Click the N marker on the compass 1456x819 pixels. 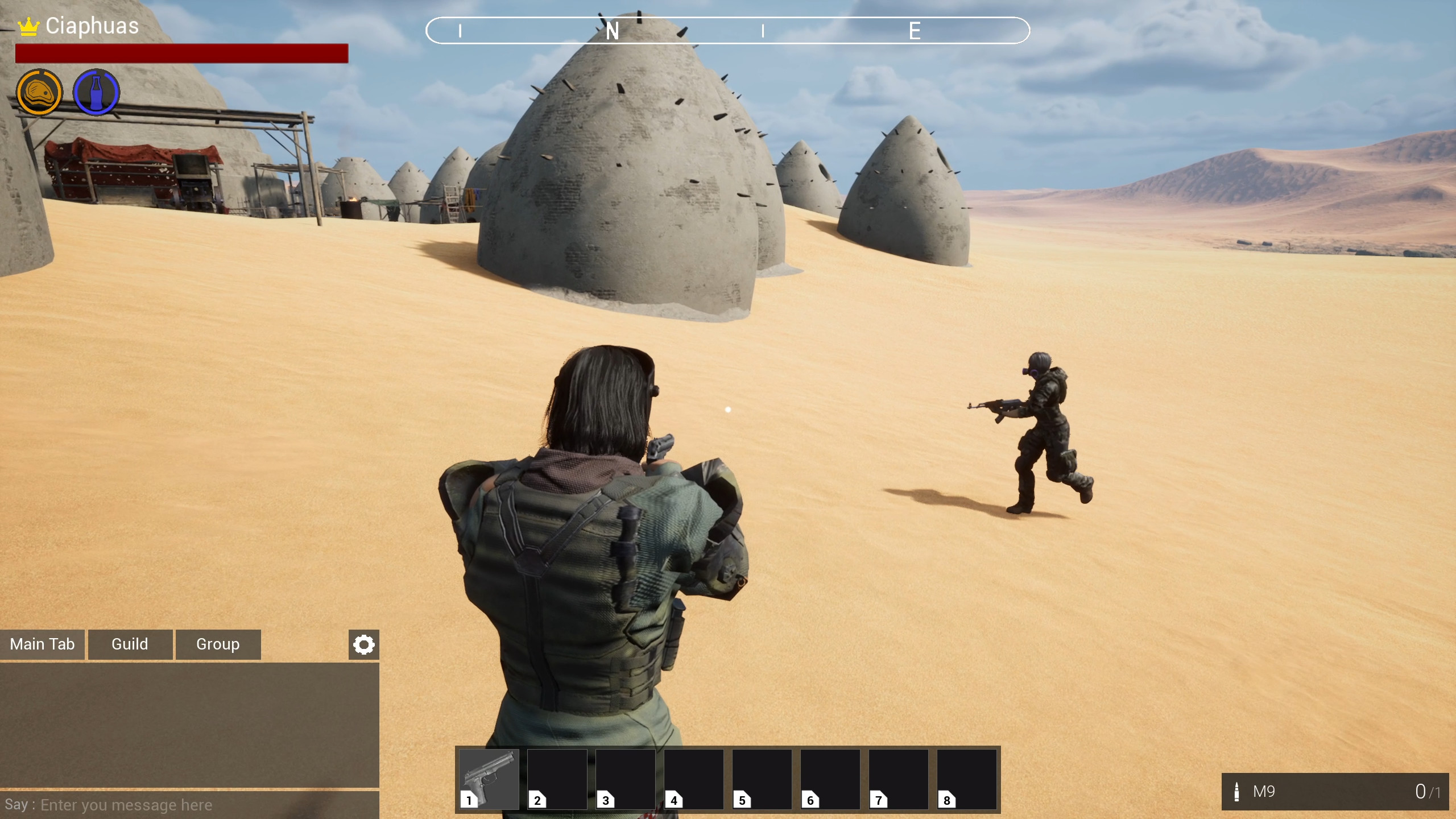[613, 31]
